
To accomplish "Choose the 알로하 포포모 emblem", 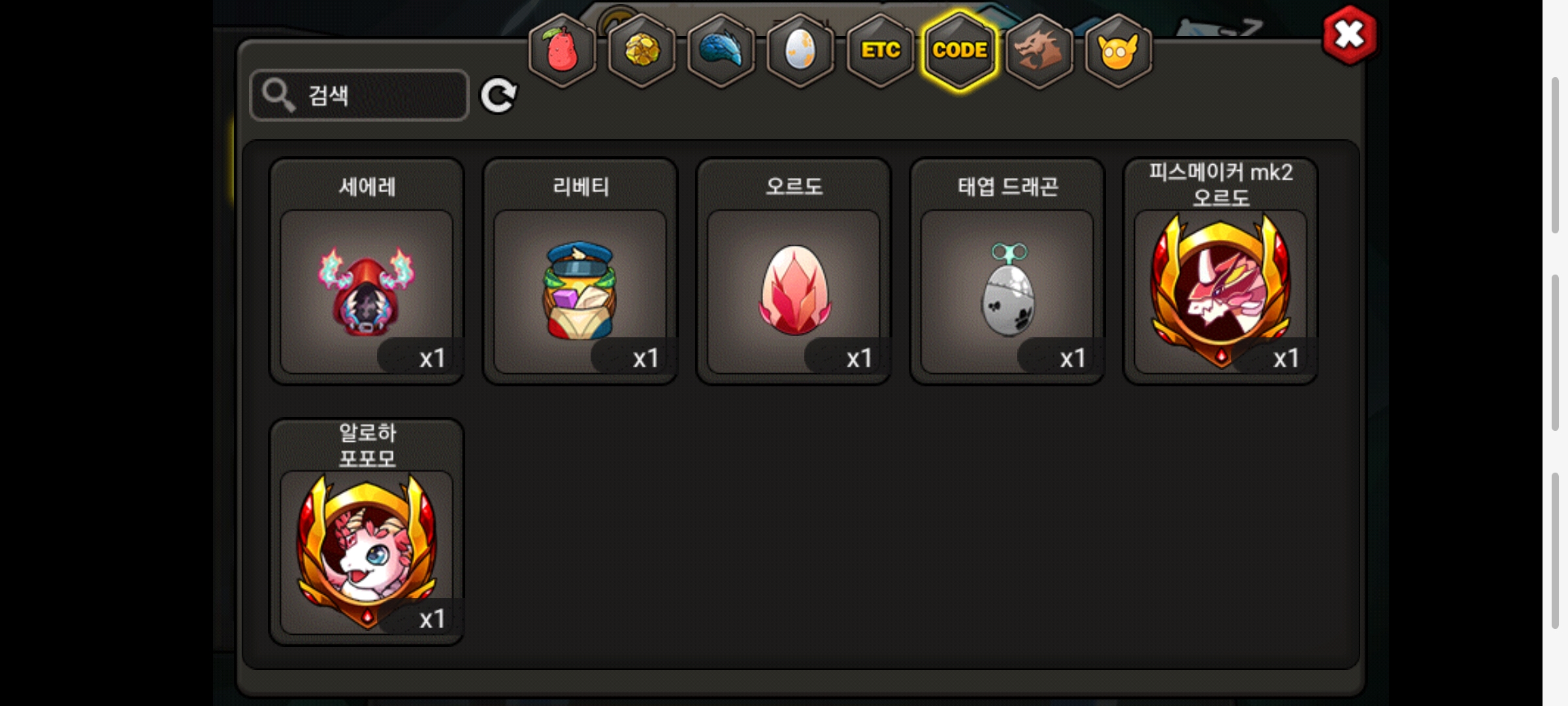I will coord(367,551).
